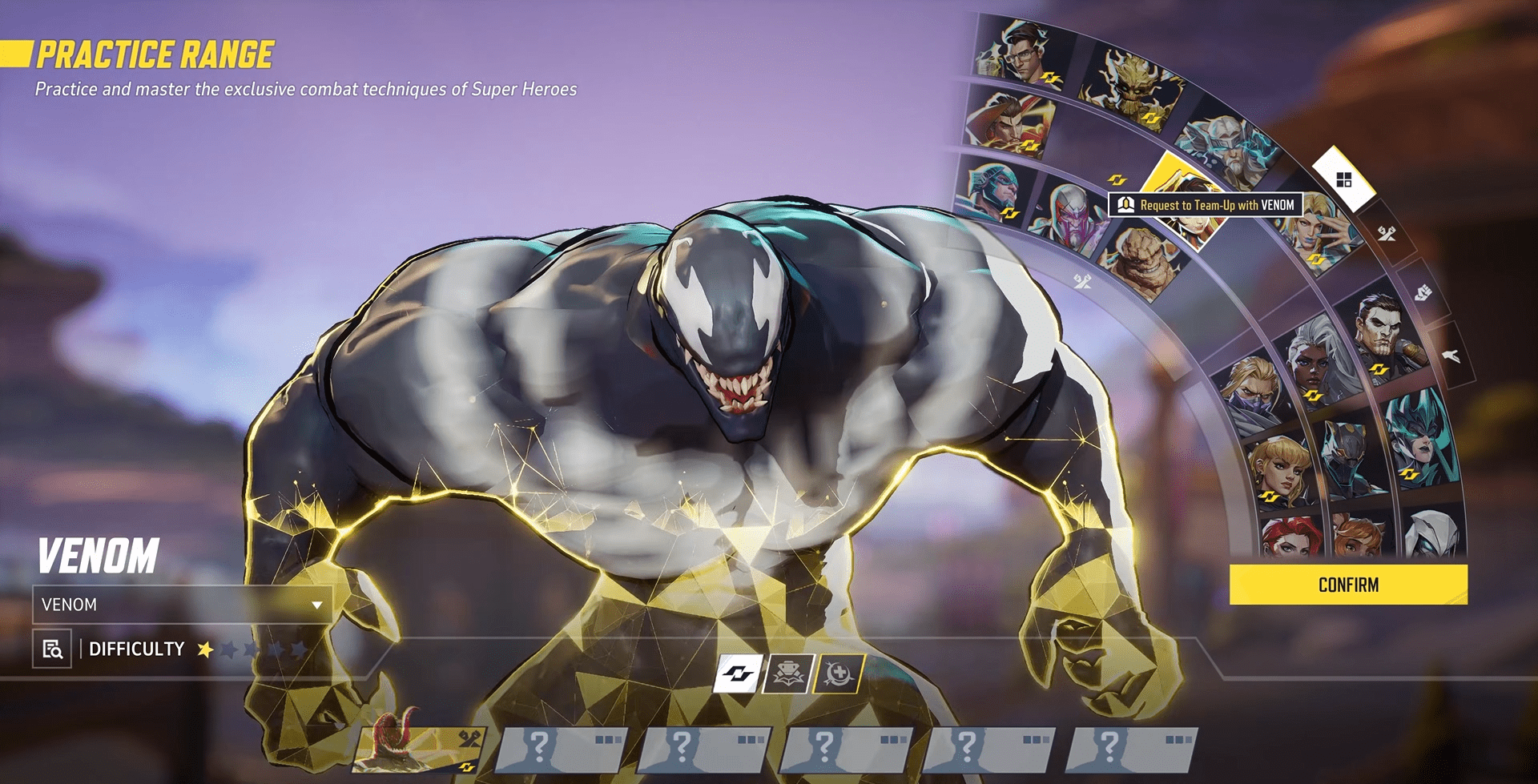The image size is (1538, 784).
Task: Select the all-heroes grid filter icon
Action: click(x=1343, y=179)
